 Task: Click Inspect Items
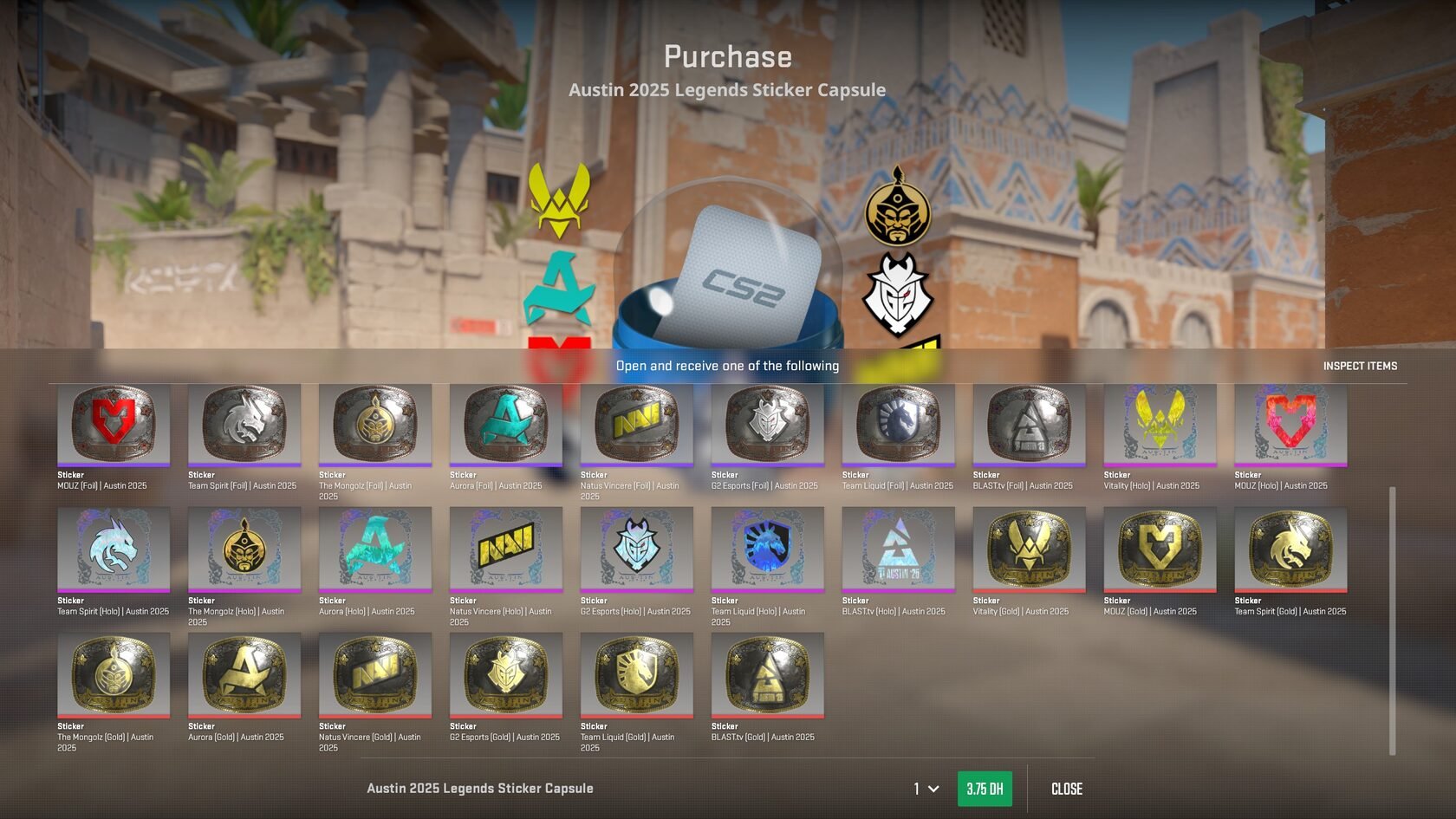(1359, 366)
